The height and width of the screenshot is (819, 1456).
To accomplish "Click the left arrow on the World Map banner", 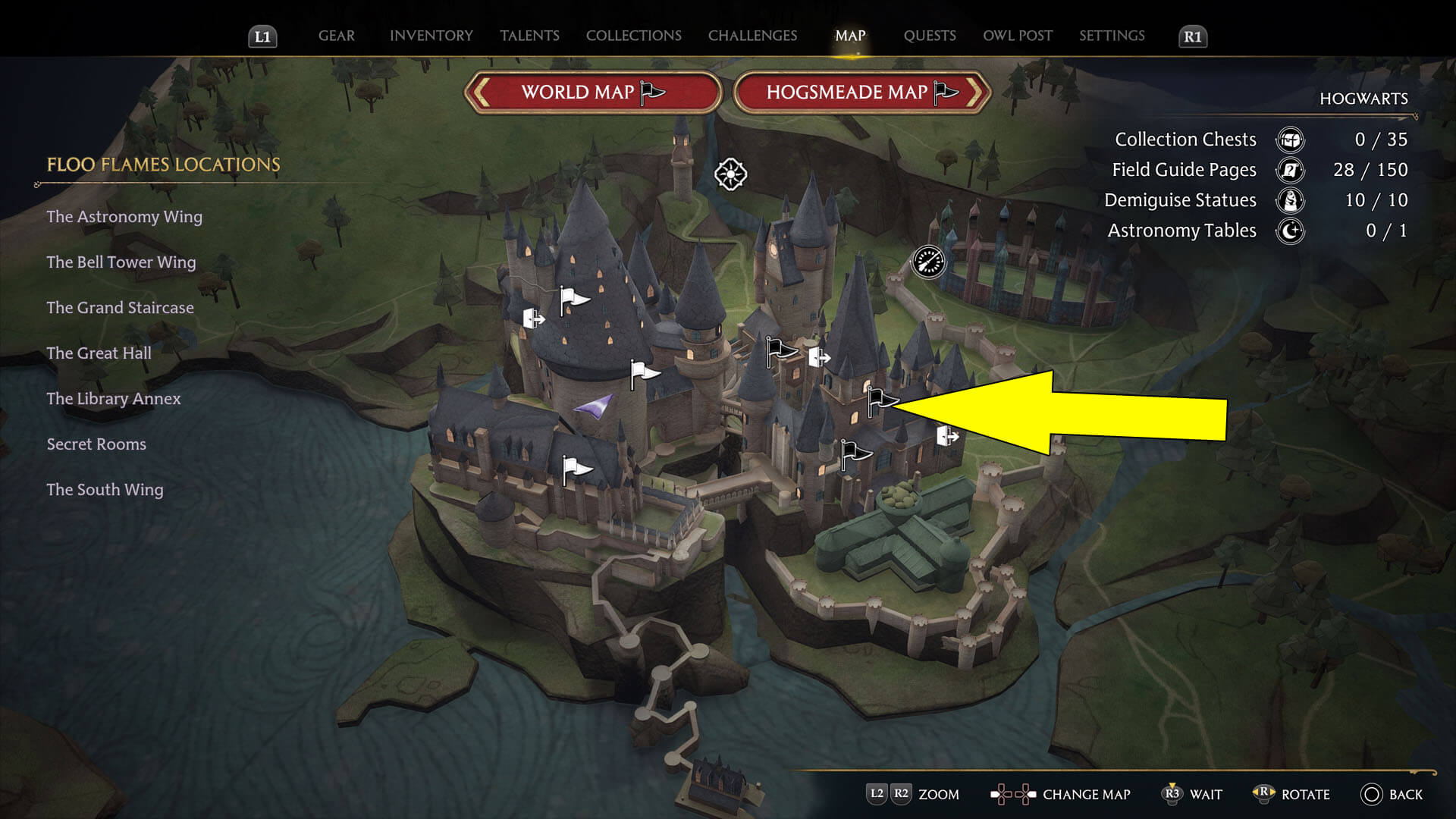I will click(480, 92).
